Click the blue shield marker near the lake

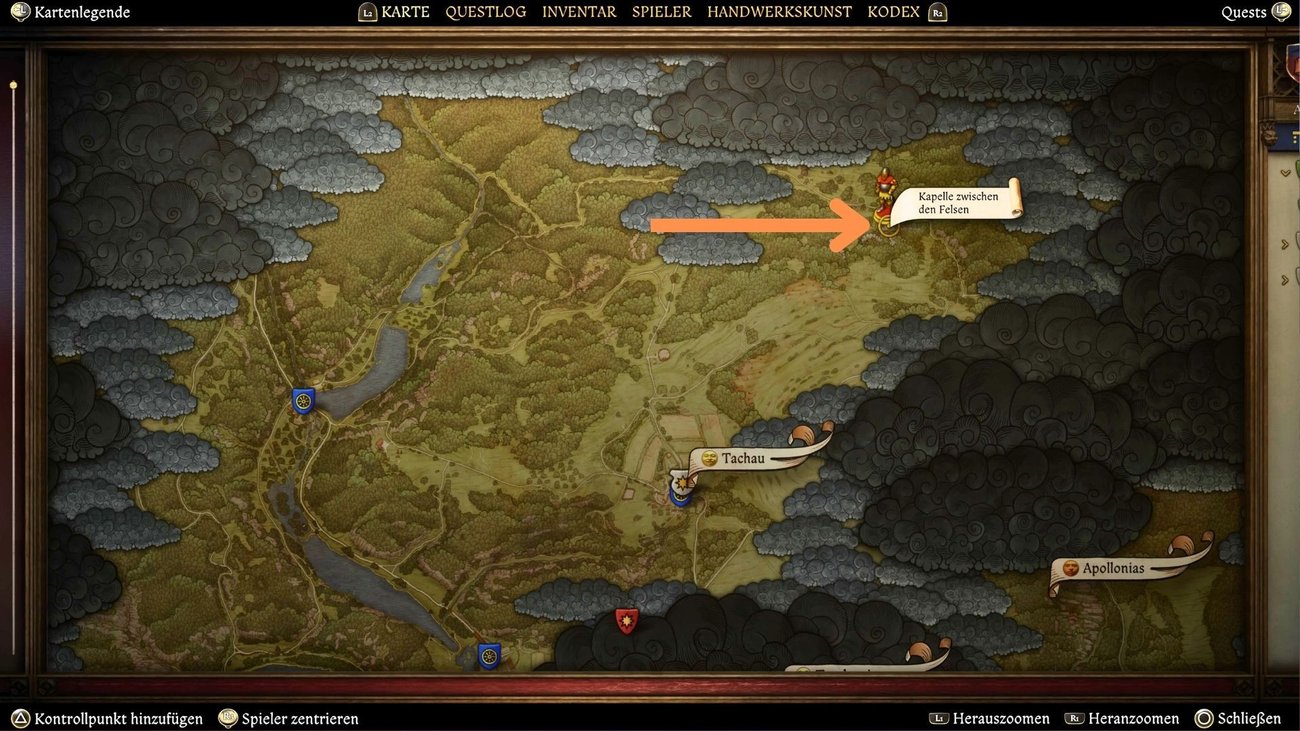pyautogui.click(x=303, y=400)
